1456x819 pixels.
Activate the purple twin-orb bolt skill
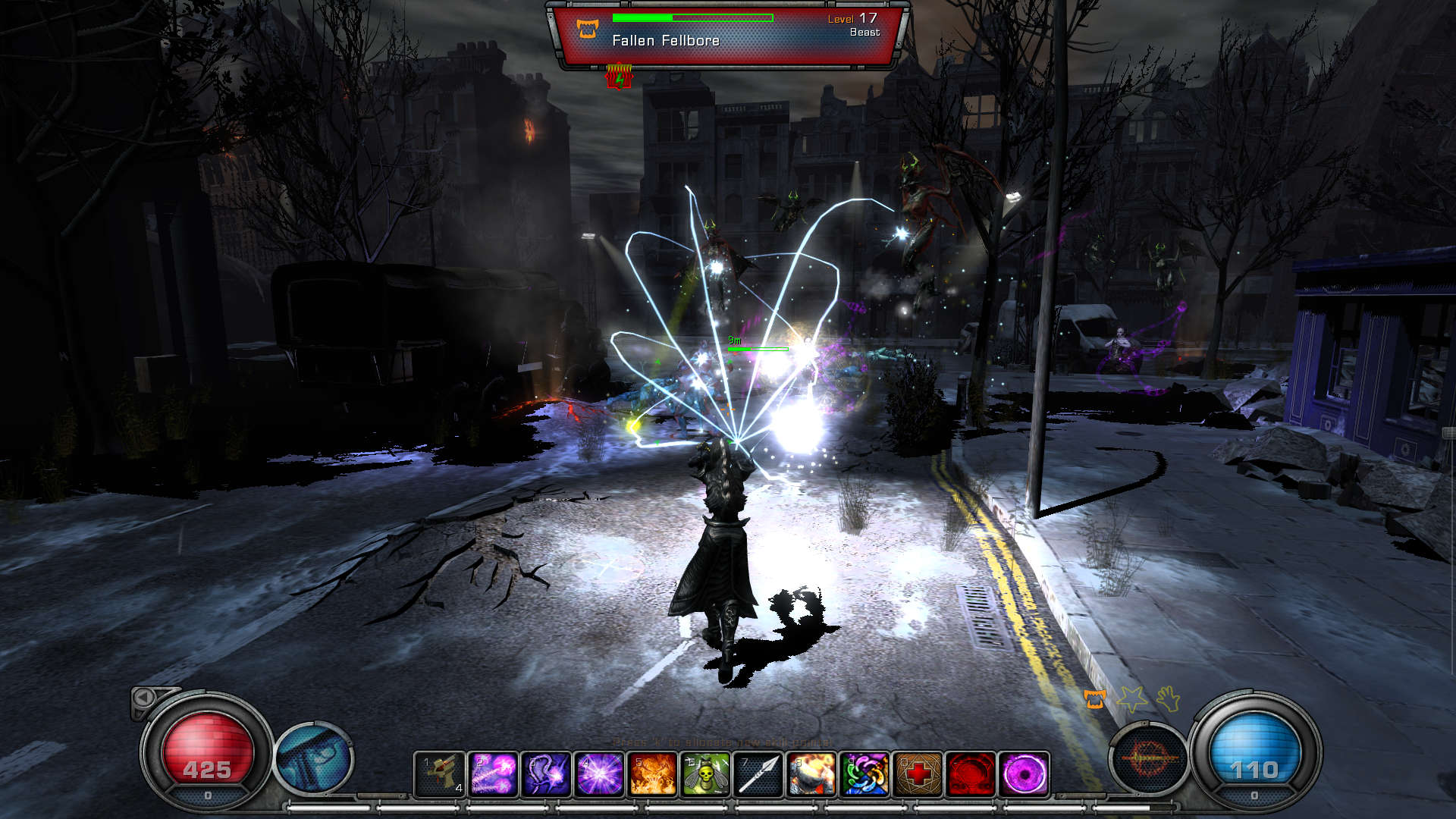[493, 774]
